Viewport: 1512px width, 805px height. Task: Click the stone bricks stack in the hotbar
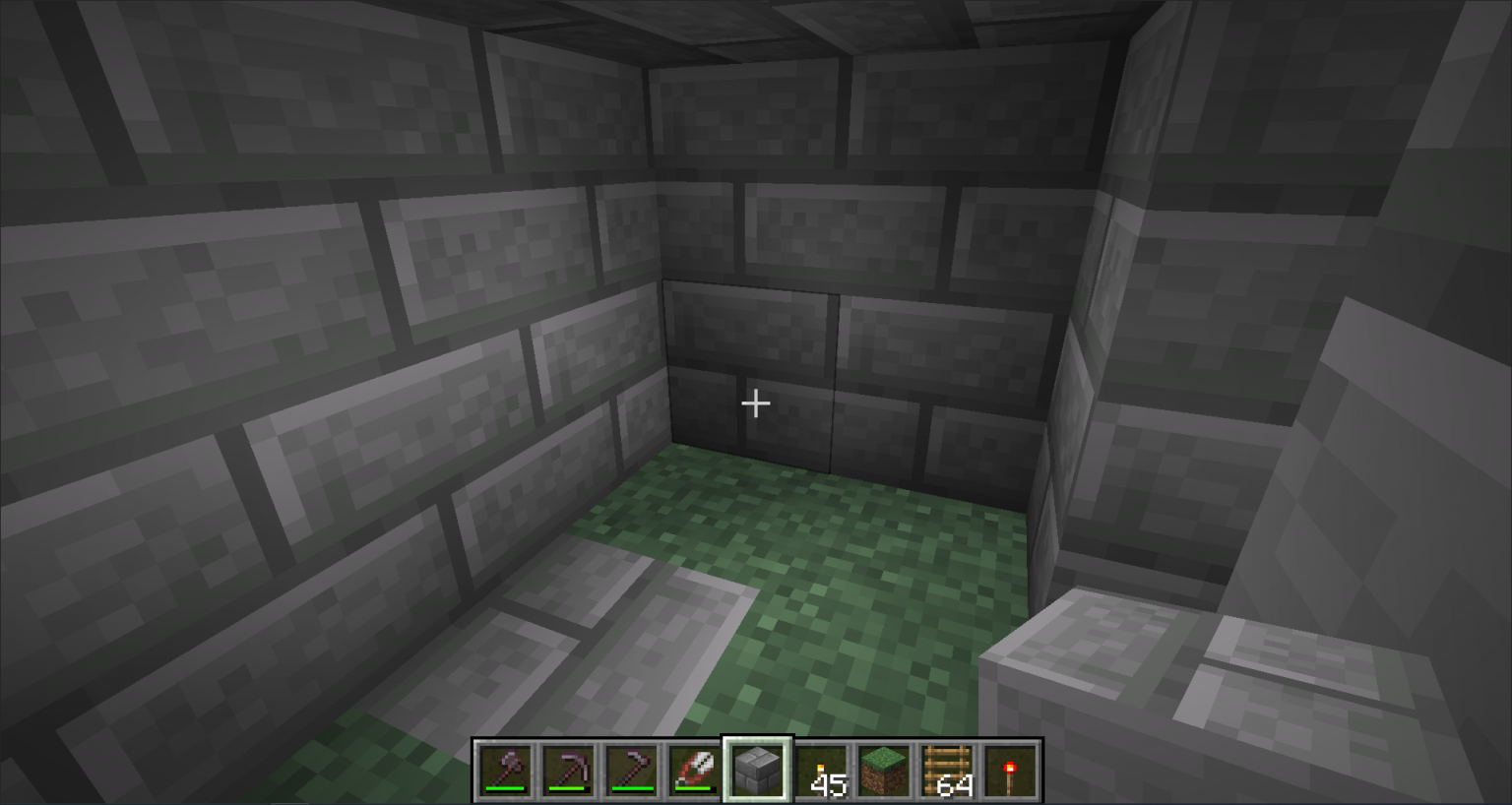(756, 768)
